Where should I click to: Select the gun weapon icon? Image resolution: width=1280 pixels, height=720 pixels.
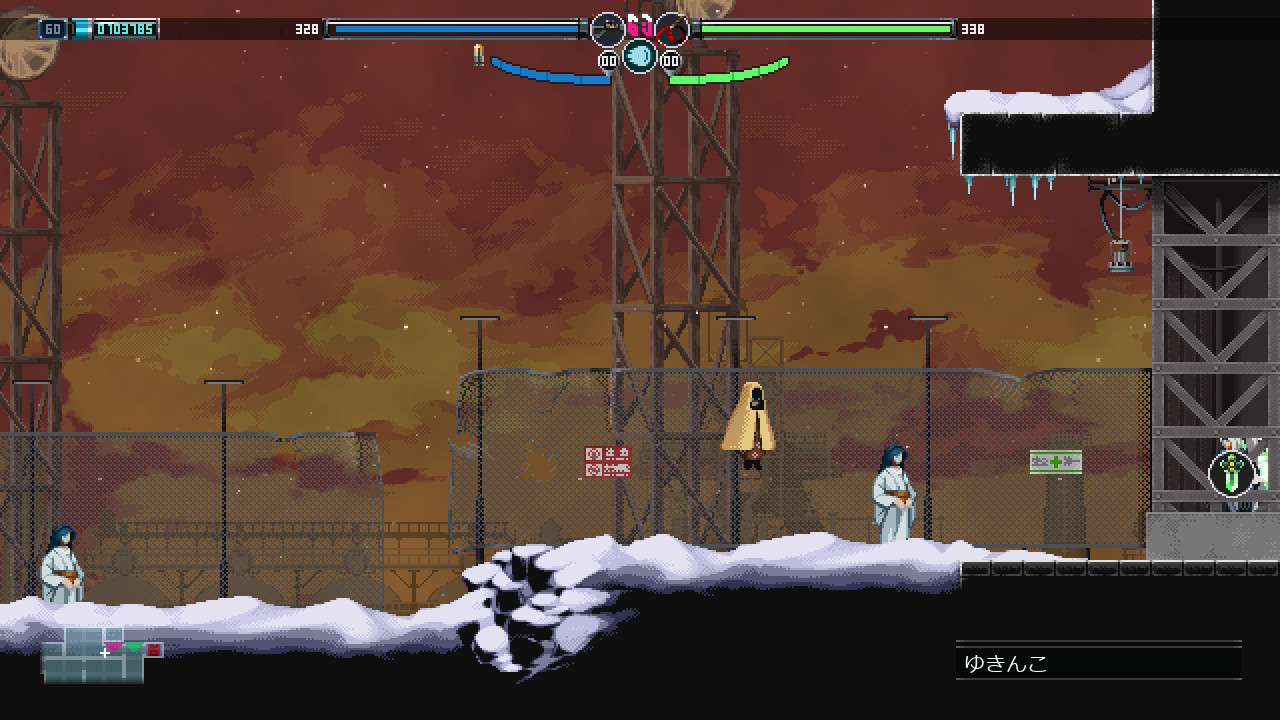point(607,29)
